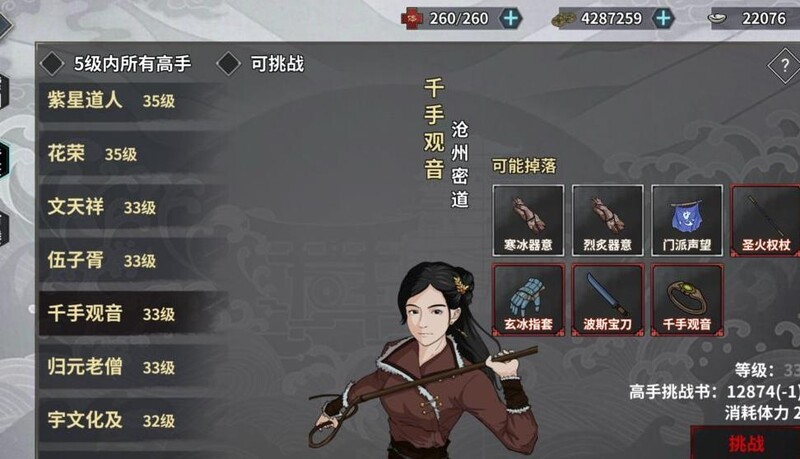Add stamina with the plus button
This screenshot has width=800, height=459.
point(510,17)
